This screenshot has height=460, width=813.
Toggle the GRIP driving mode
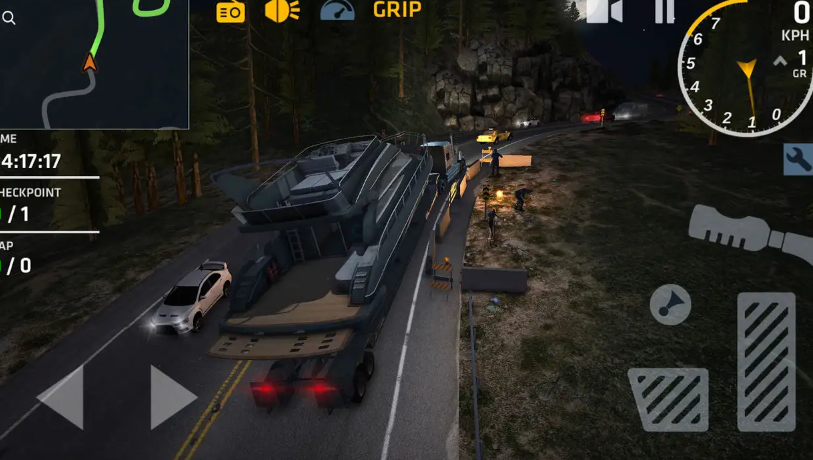[x=397, y=10]
